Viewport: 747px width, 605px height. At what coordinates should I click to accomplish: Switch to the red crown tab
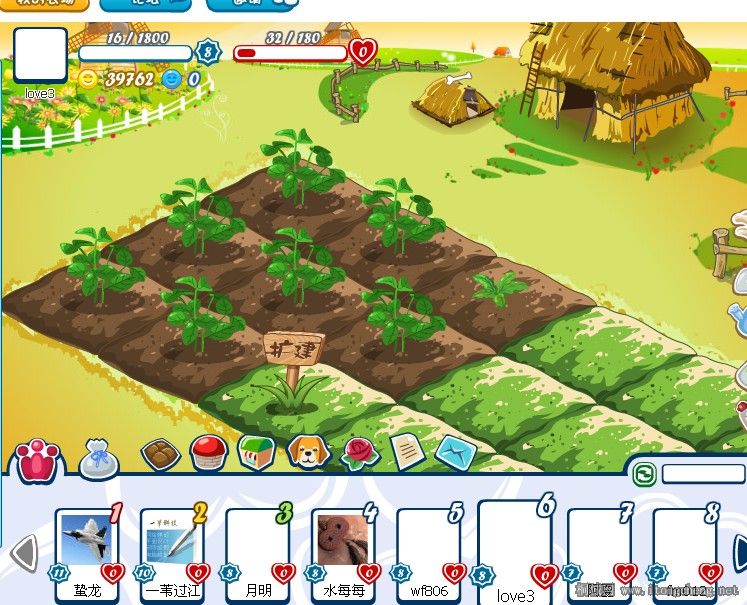[x=38, y=462]
